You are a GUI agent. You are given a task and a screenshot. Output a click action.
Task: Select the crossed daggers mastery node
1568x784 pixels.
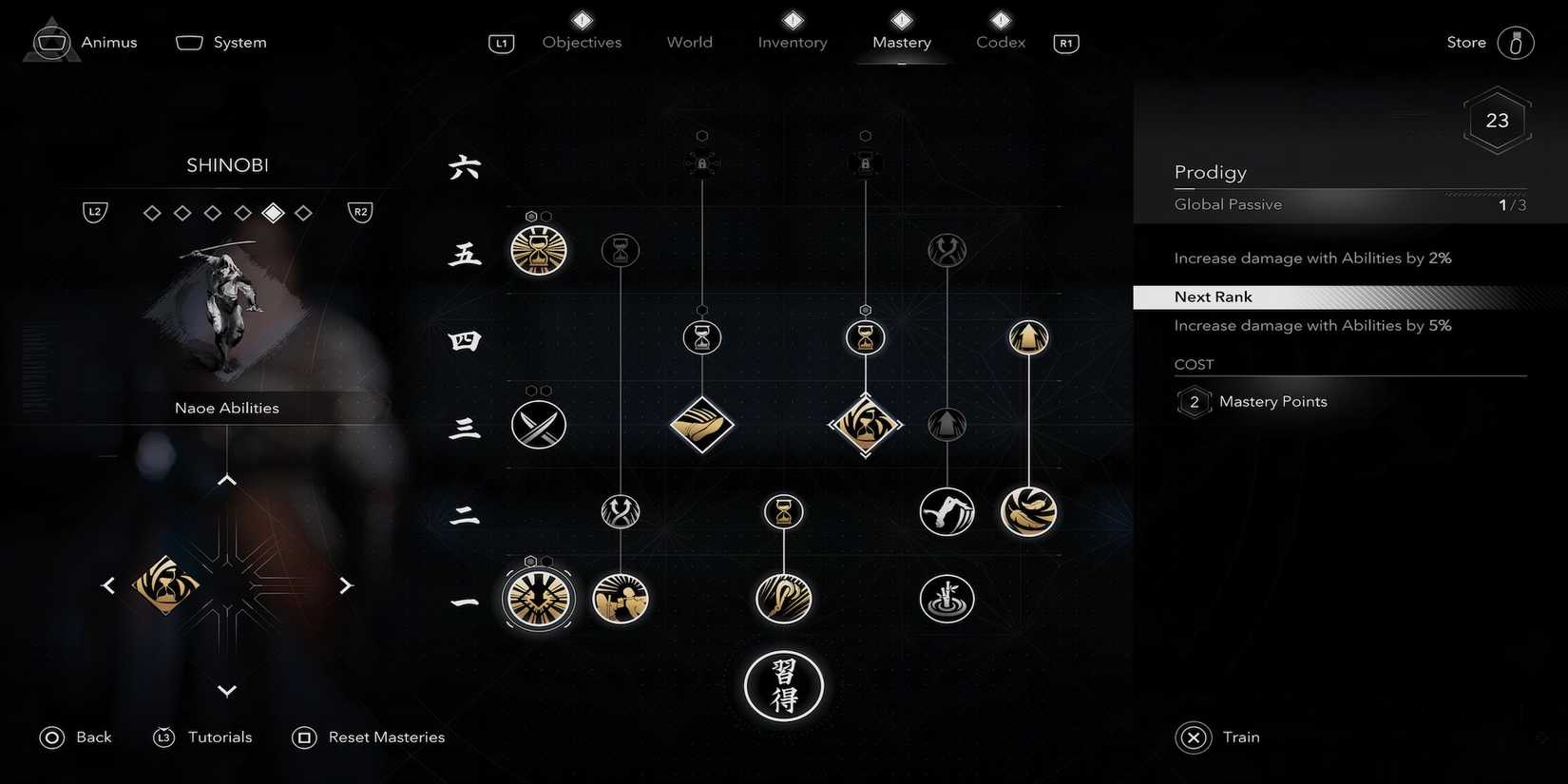[538, 425]
